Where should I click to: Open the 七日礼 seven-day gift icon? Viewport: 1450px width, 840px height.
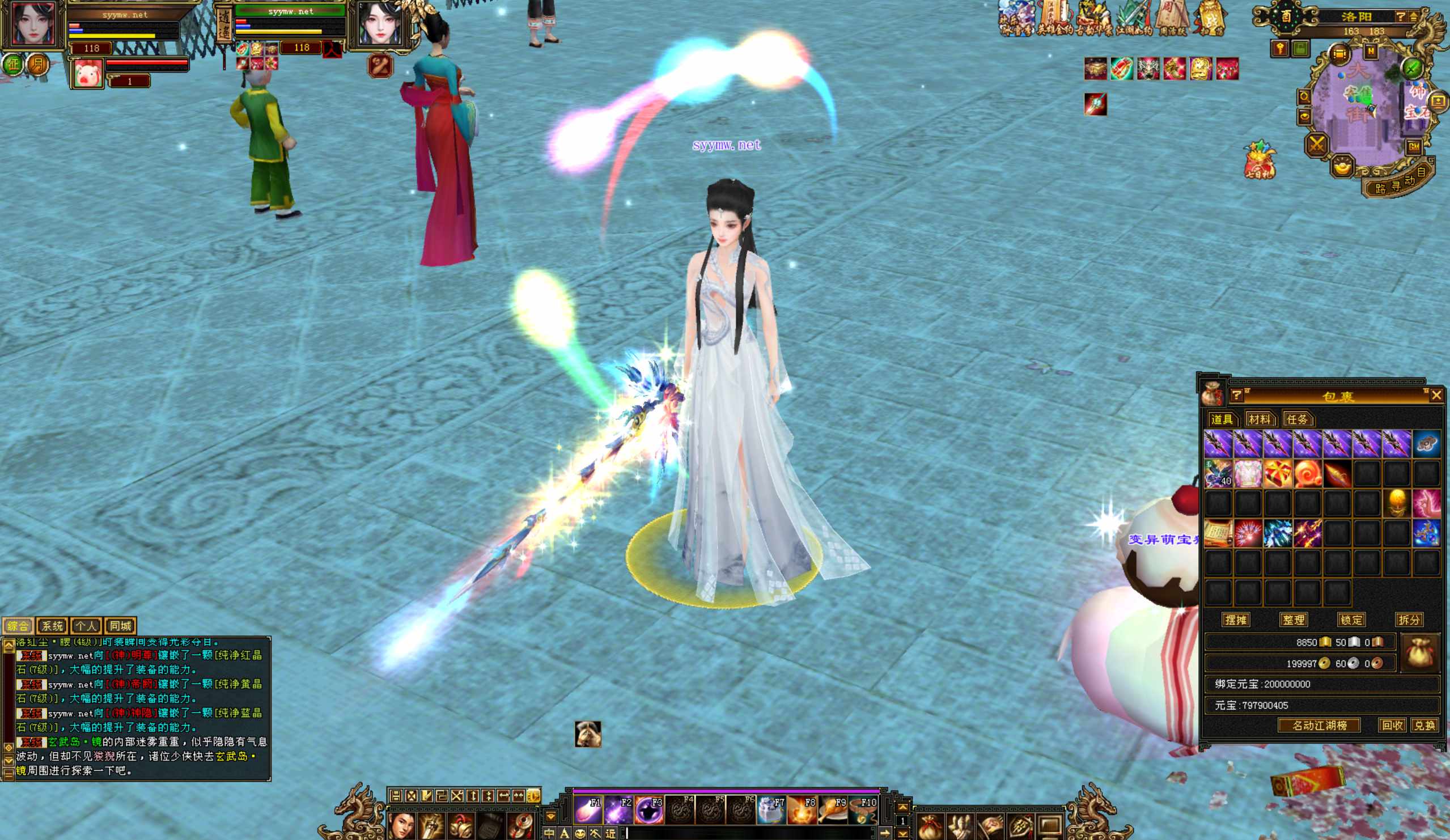(1260, 160)
